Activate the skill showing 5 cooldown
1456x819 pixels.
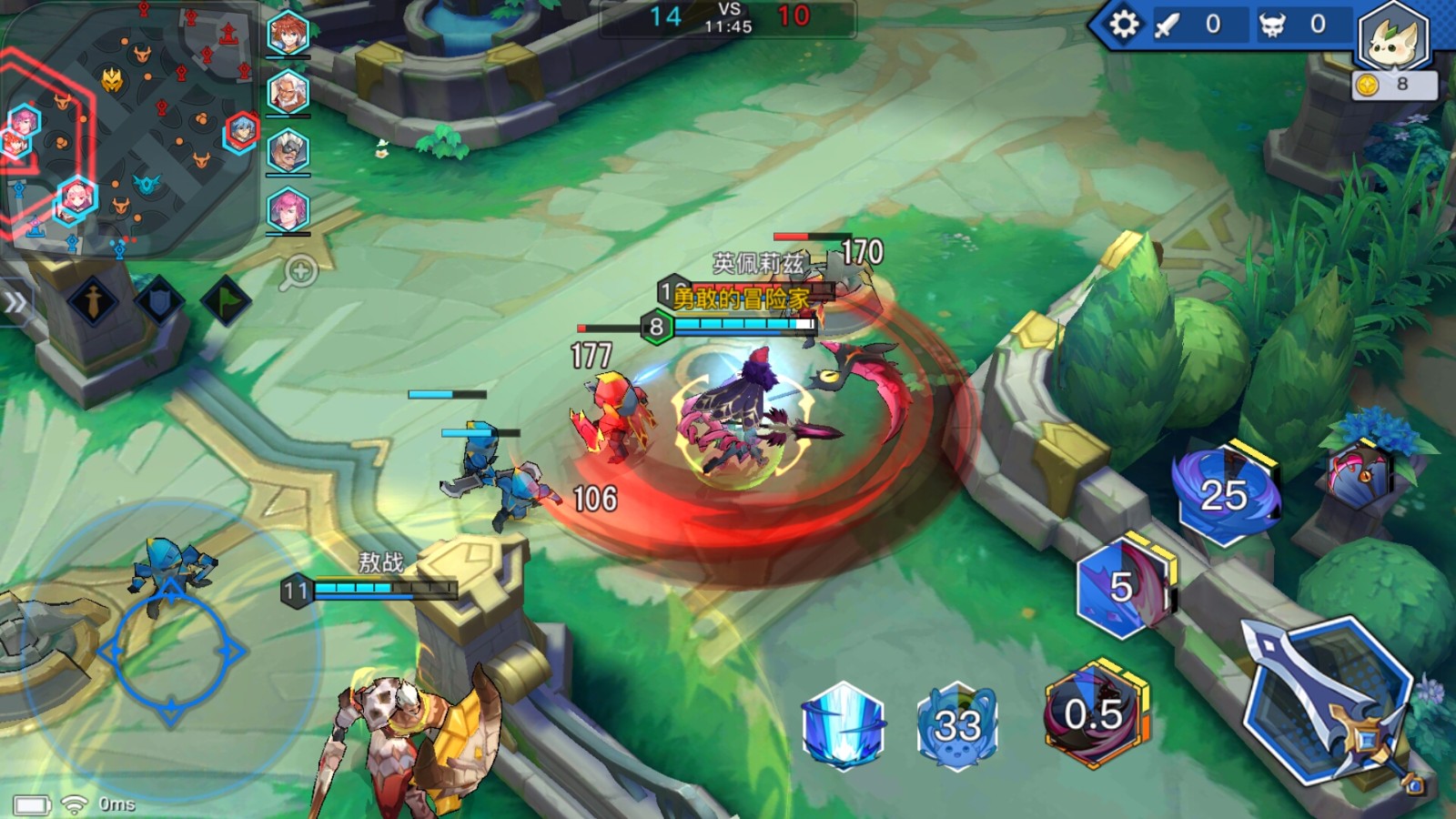(1122, 587)
